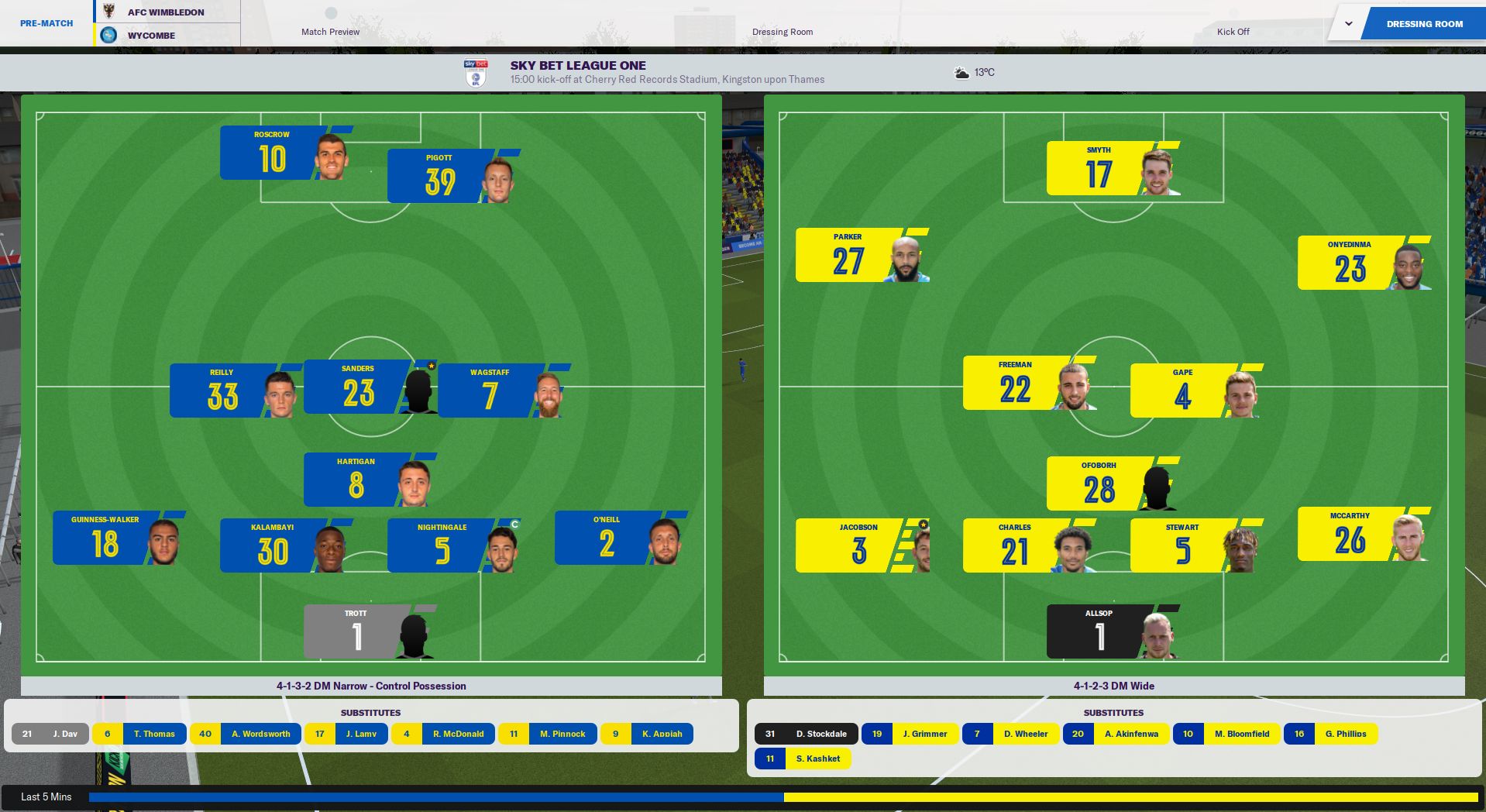Switch to the Match Preview stage

[x=329, y=32]
